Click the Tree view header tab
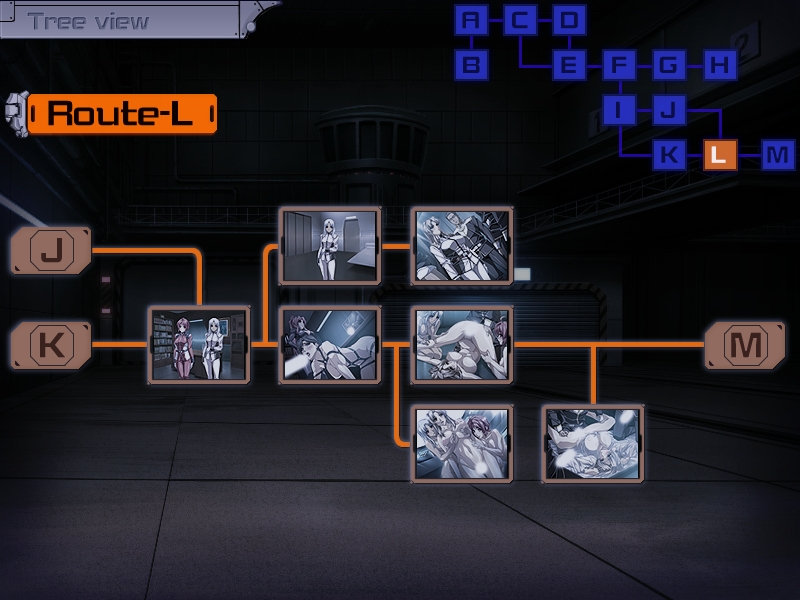Viewport: 800px width, 600px height. click(90, 21)
